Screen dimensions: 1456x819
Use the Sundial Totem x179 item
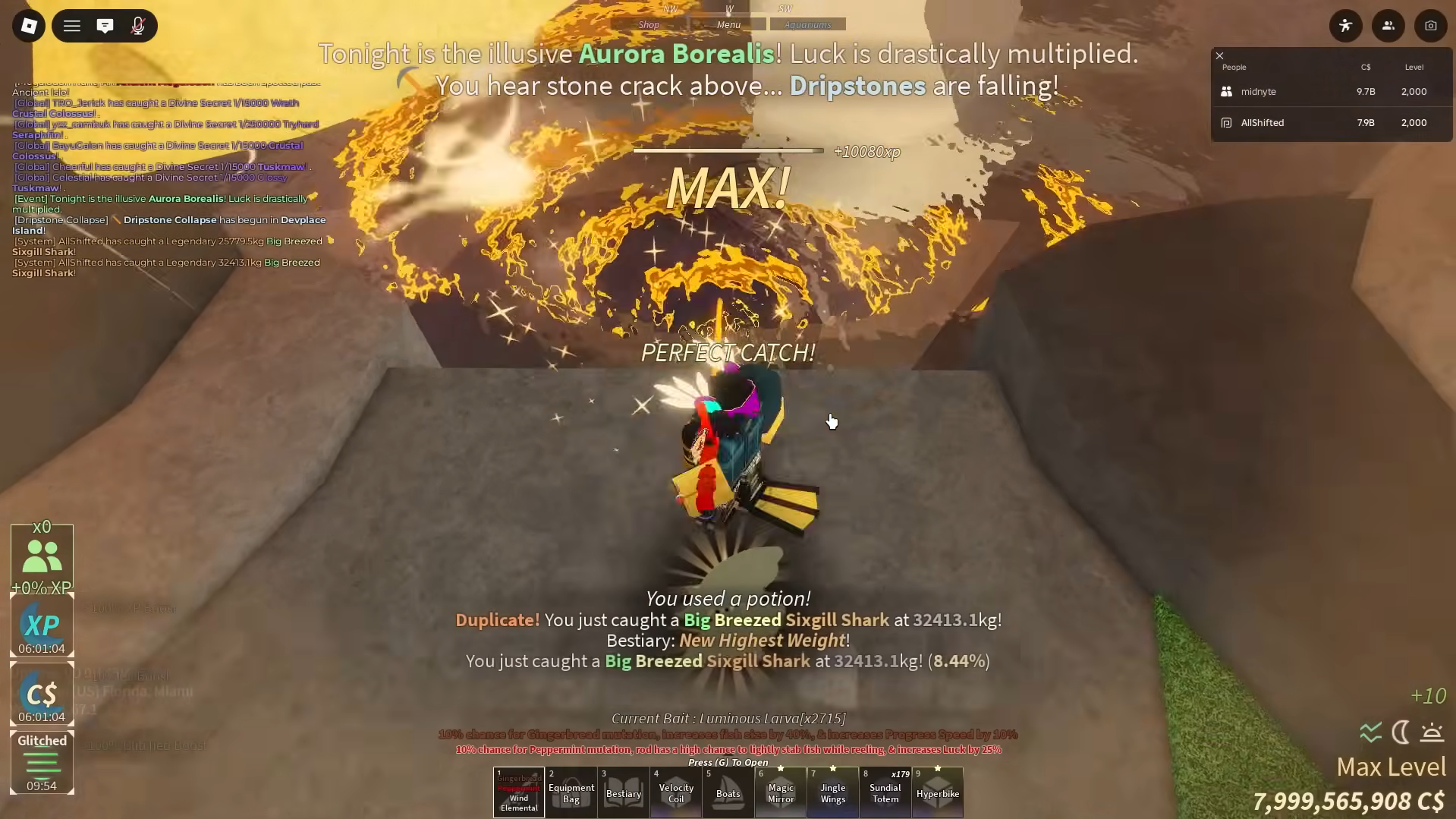point(885,792)
